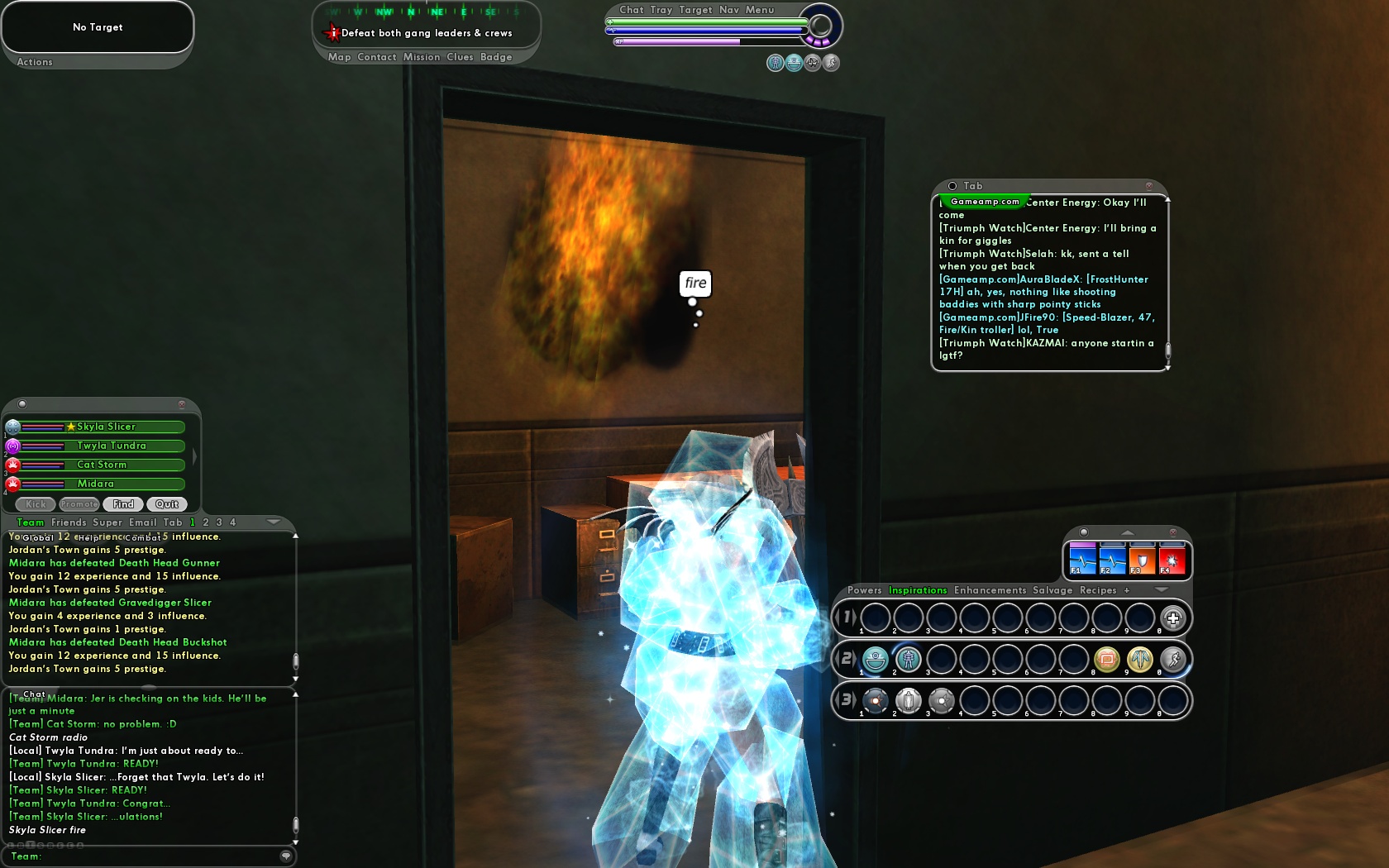Image resolution: width=1389 pixels, height=868 pixels.
Task: Open the Actions dropdown under target
Action: (35, 62)
